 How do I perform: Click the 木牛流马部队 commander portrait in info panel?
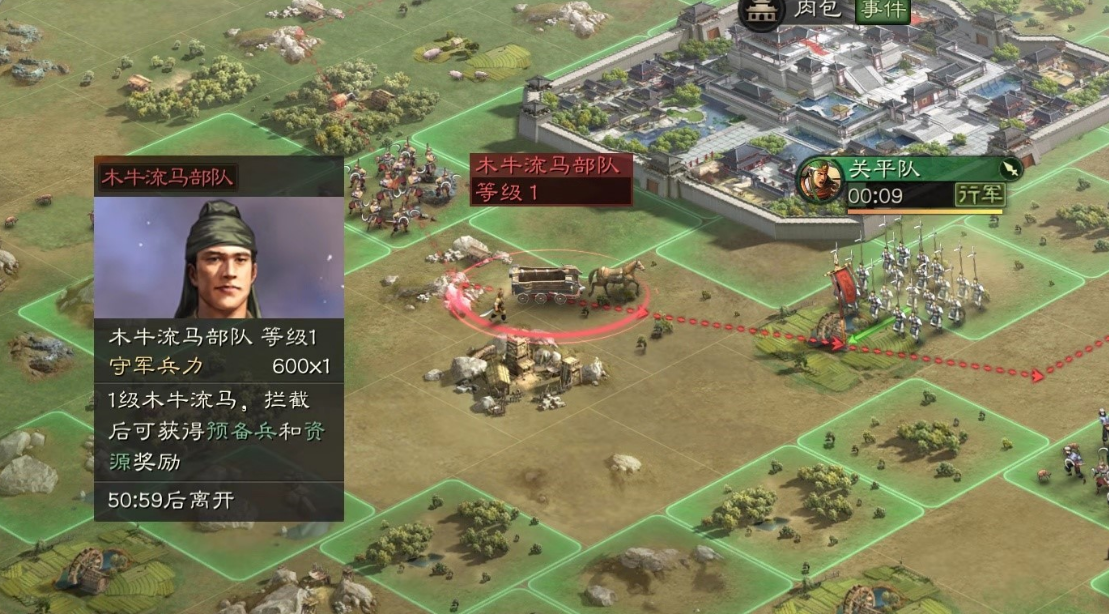coord(218,258)
